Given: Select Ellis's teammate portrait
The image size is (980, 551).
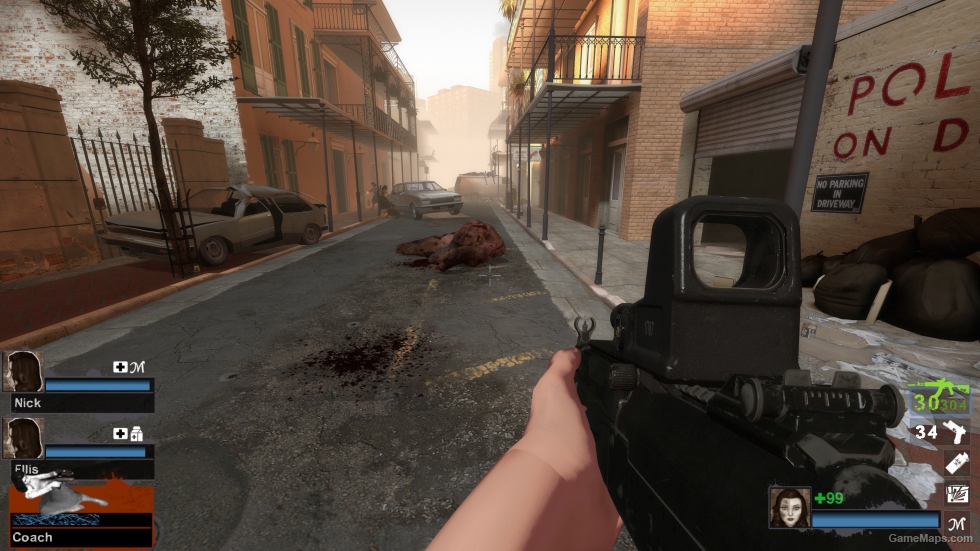Looking at the screenshot, I should click(x=23, y=437).
